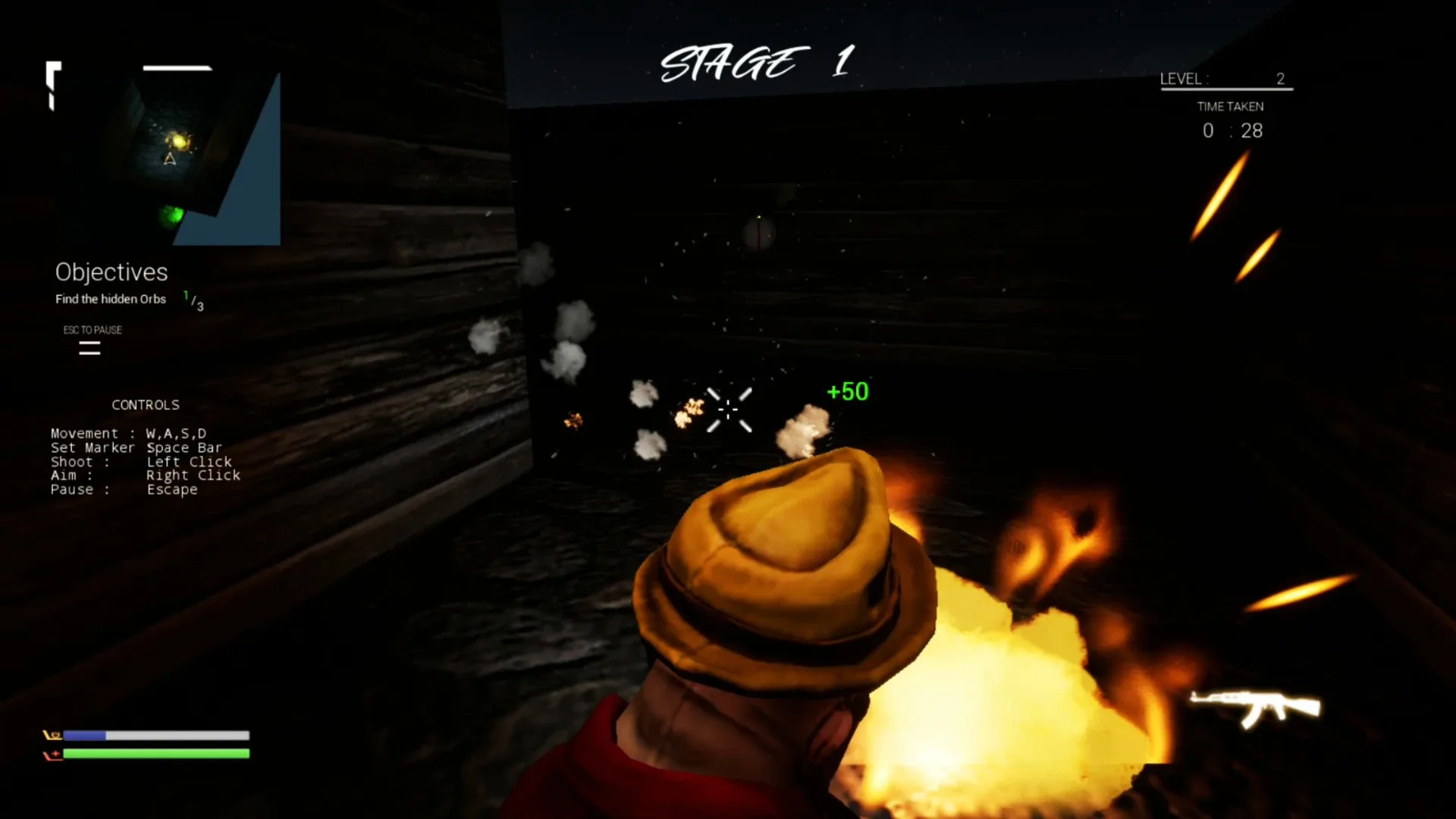The width and height of the screenshot is (1456, 819).
Task: Click the STAGE 1 title banner
Action: pyautogui.click(x=758, y=61)
